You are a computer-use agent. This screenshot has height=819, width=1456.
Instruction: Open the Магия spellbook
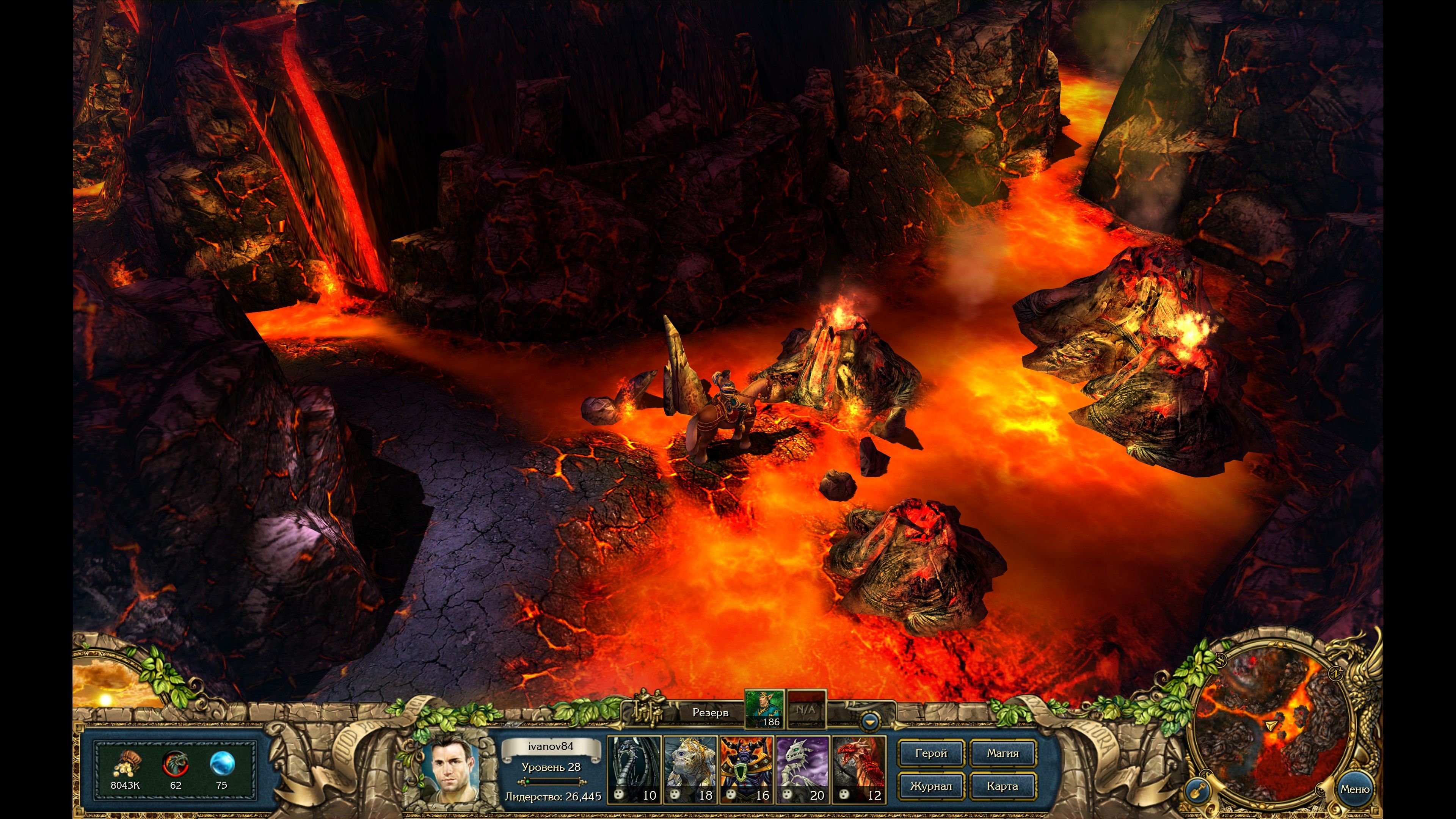(1002, 753)
